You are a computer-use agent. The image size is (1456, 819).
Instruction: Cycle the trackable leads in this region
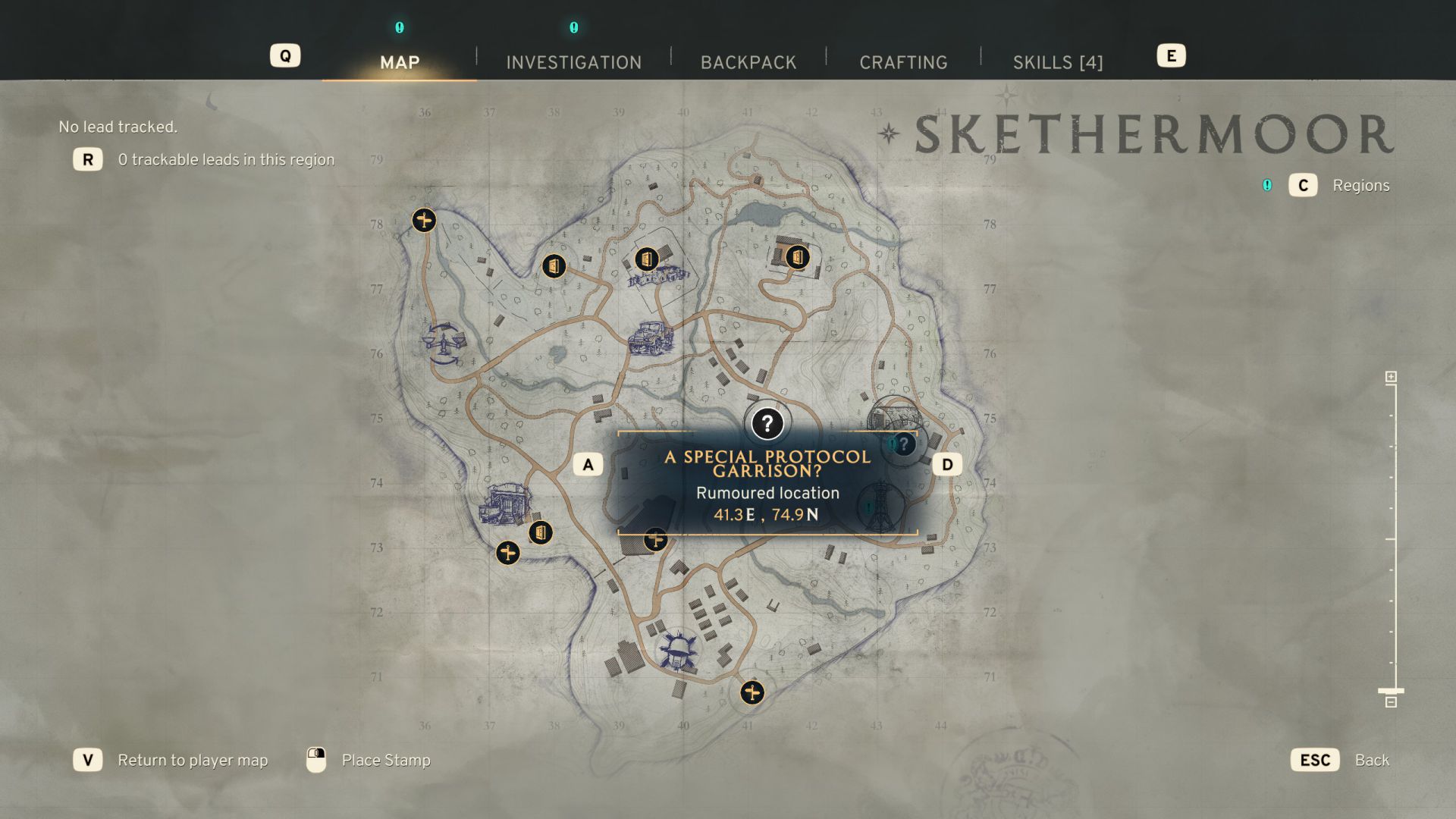[x=88, y=160]
